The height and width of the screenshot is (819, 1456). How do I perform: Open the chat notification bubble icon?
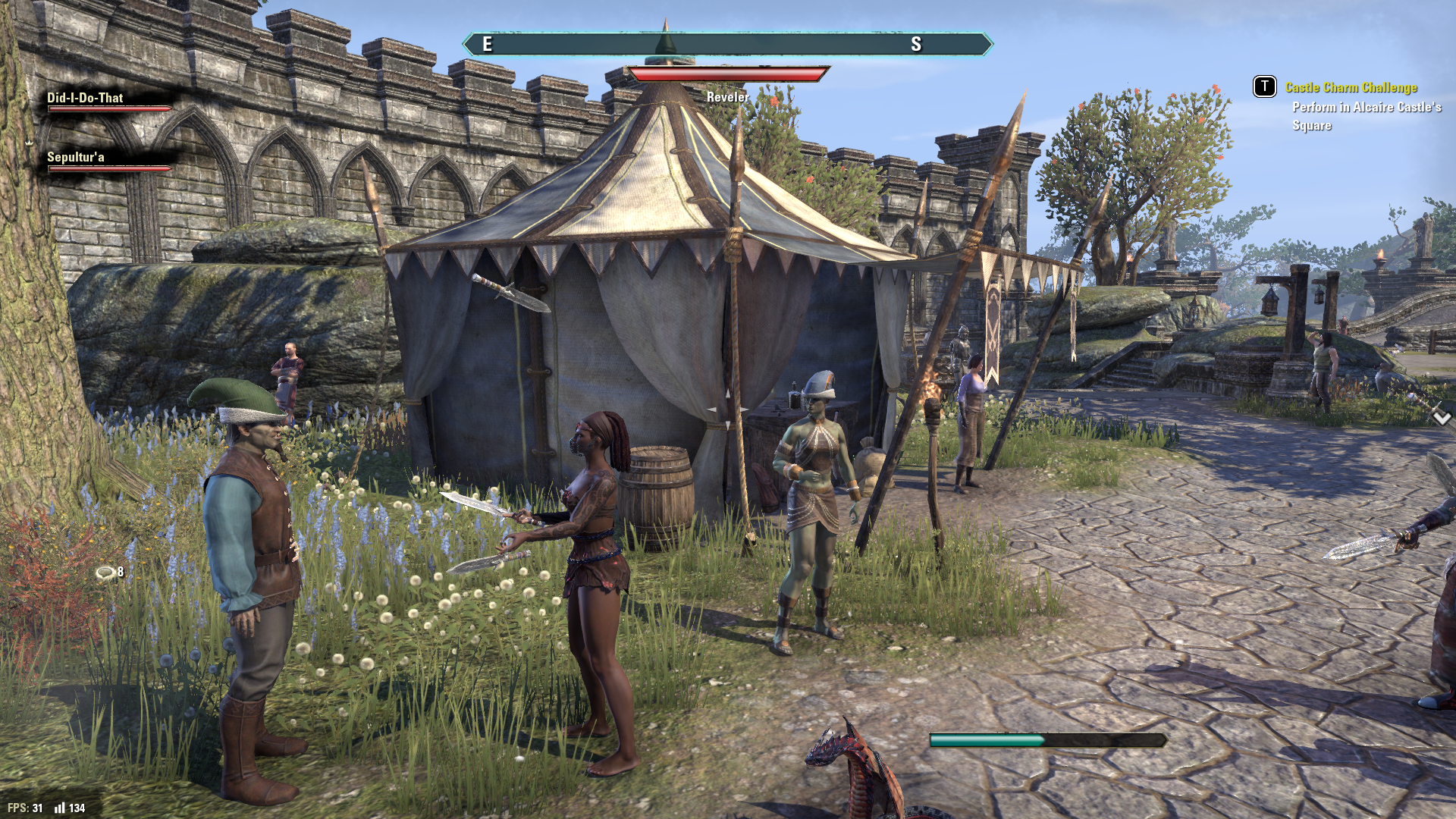coord(105,573)
